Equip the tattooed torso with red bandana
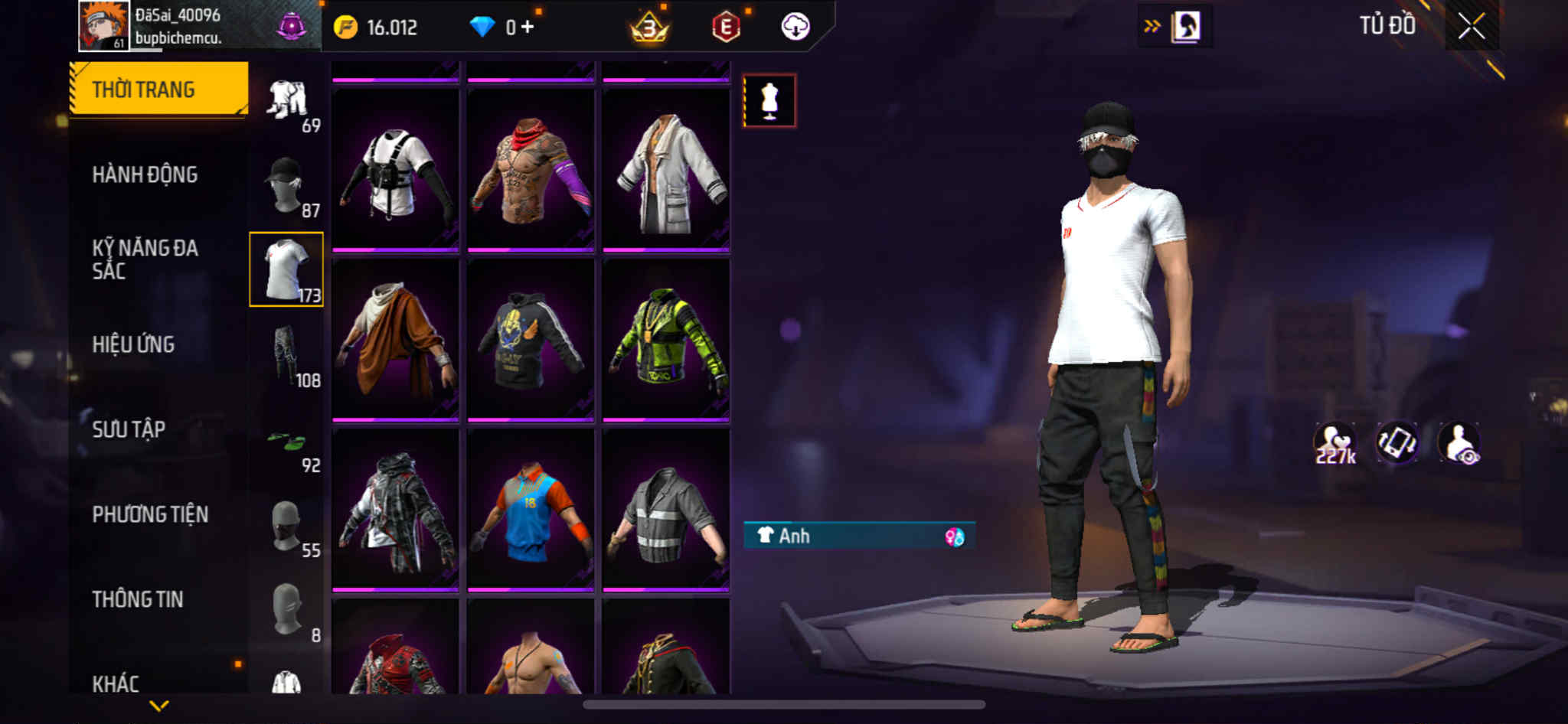The height and width of the screenshot is (724, 1568). coord(531,171)
